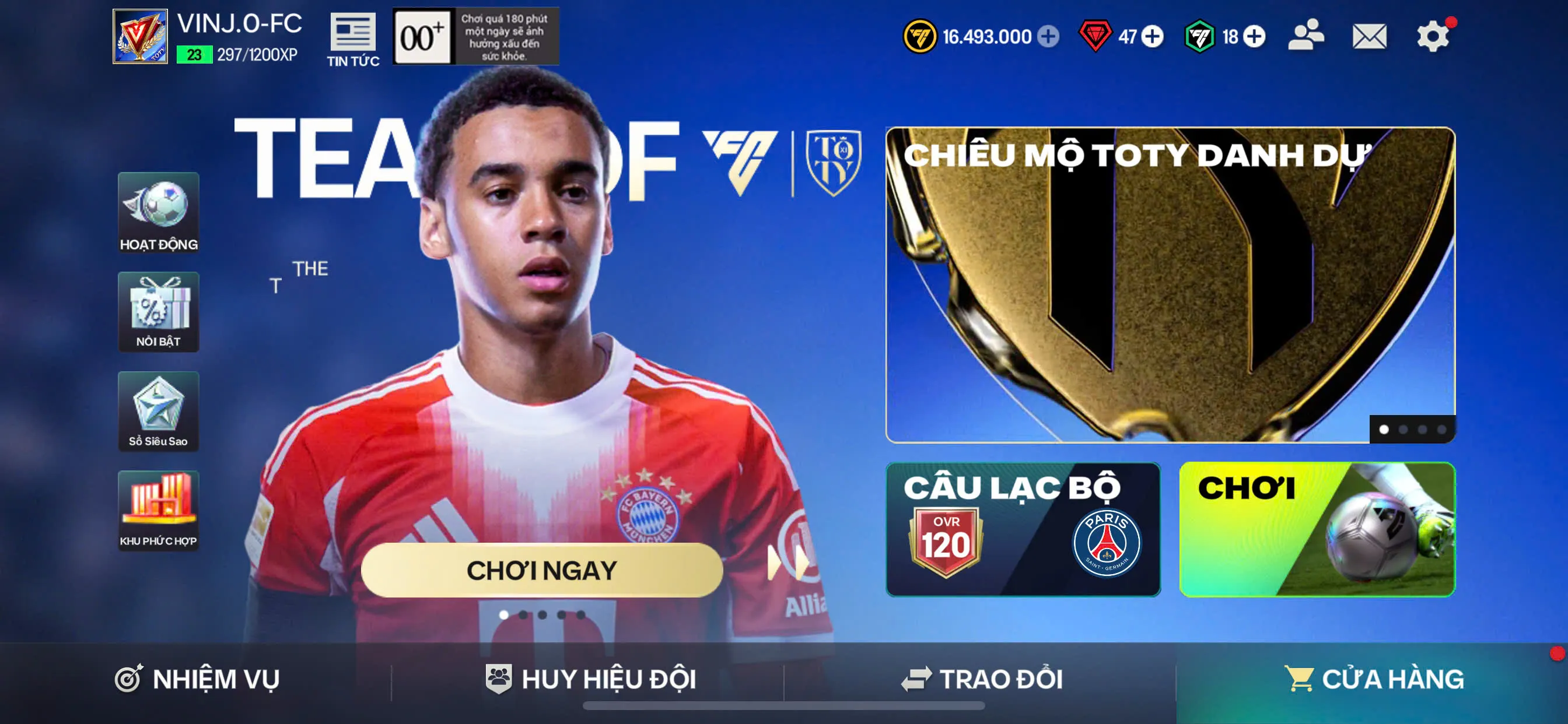Switch to the Trao Đổi tab

click(981, 679)
